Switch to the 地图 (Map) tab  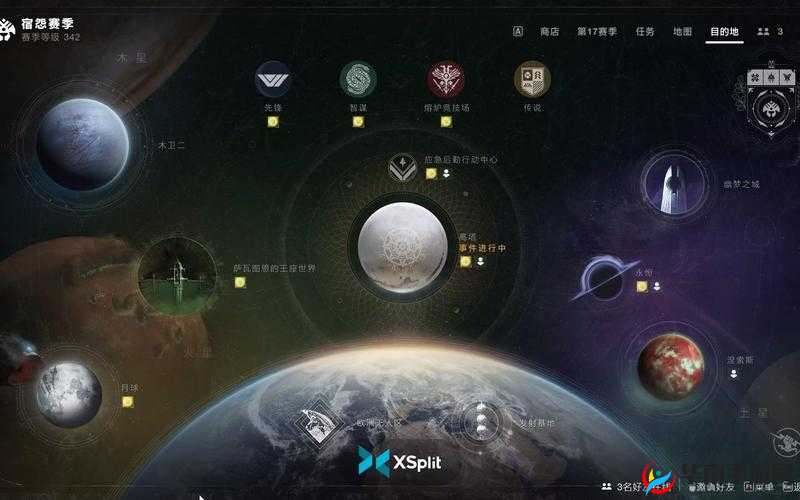682,31
